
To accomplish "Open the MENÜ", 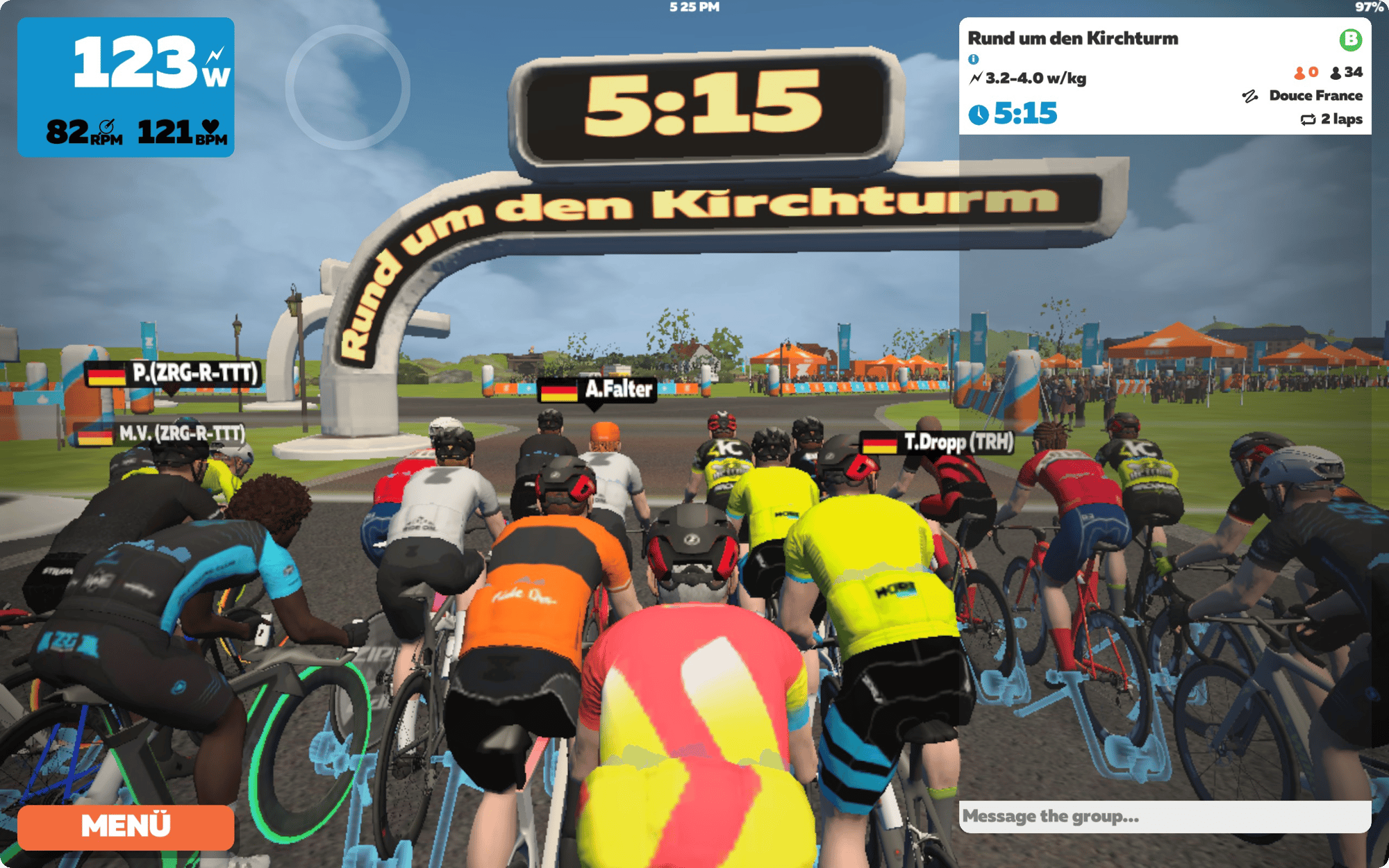I will [125, 826].
